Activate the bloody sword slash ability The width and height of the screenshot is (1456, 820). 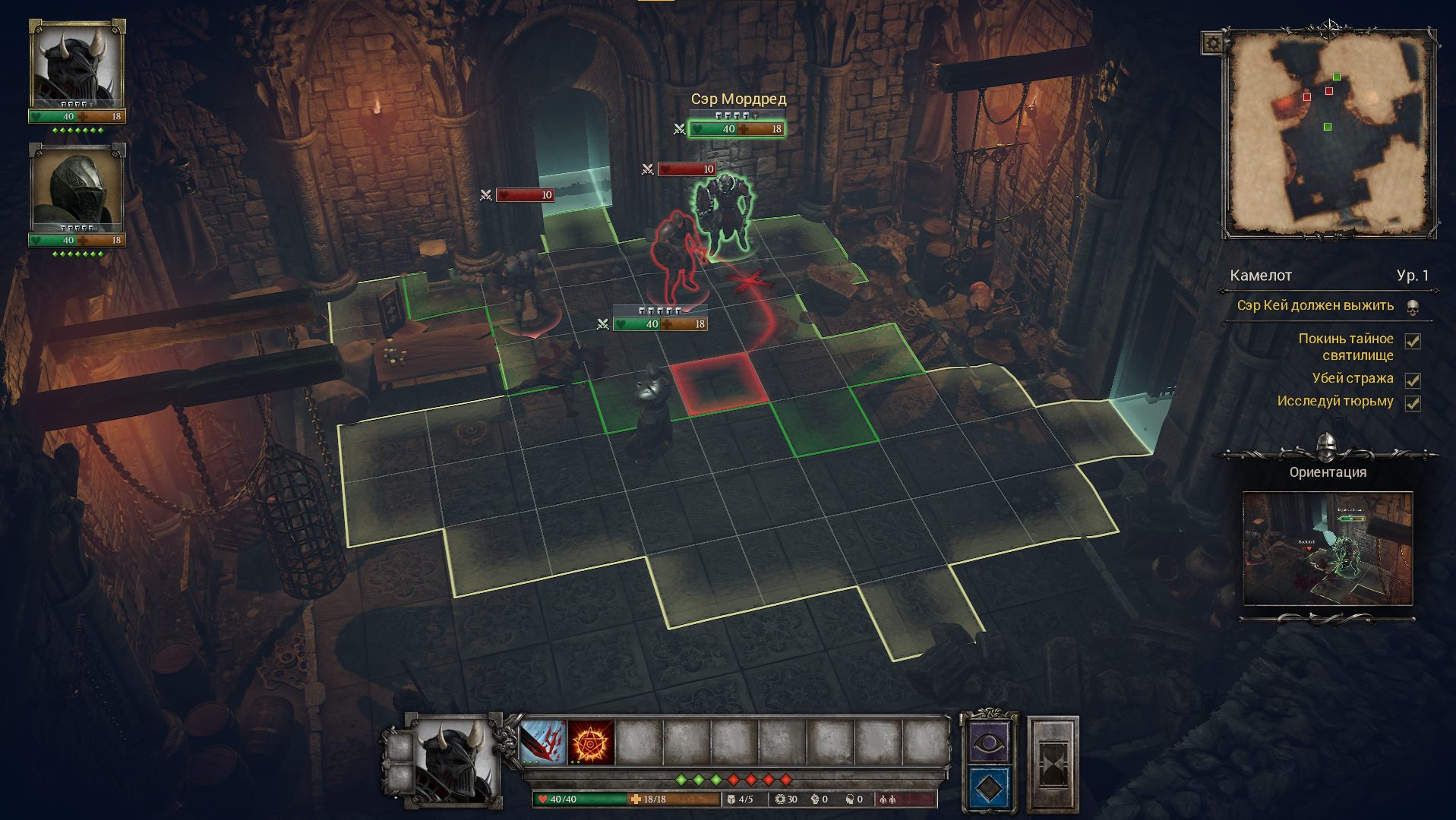pos(543,742)
